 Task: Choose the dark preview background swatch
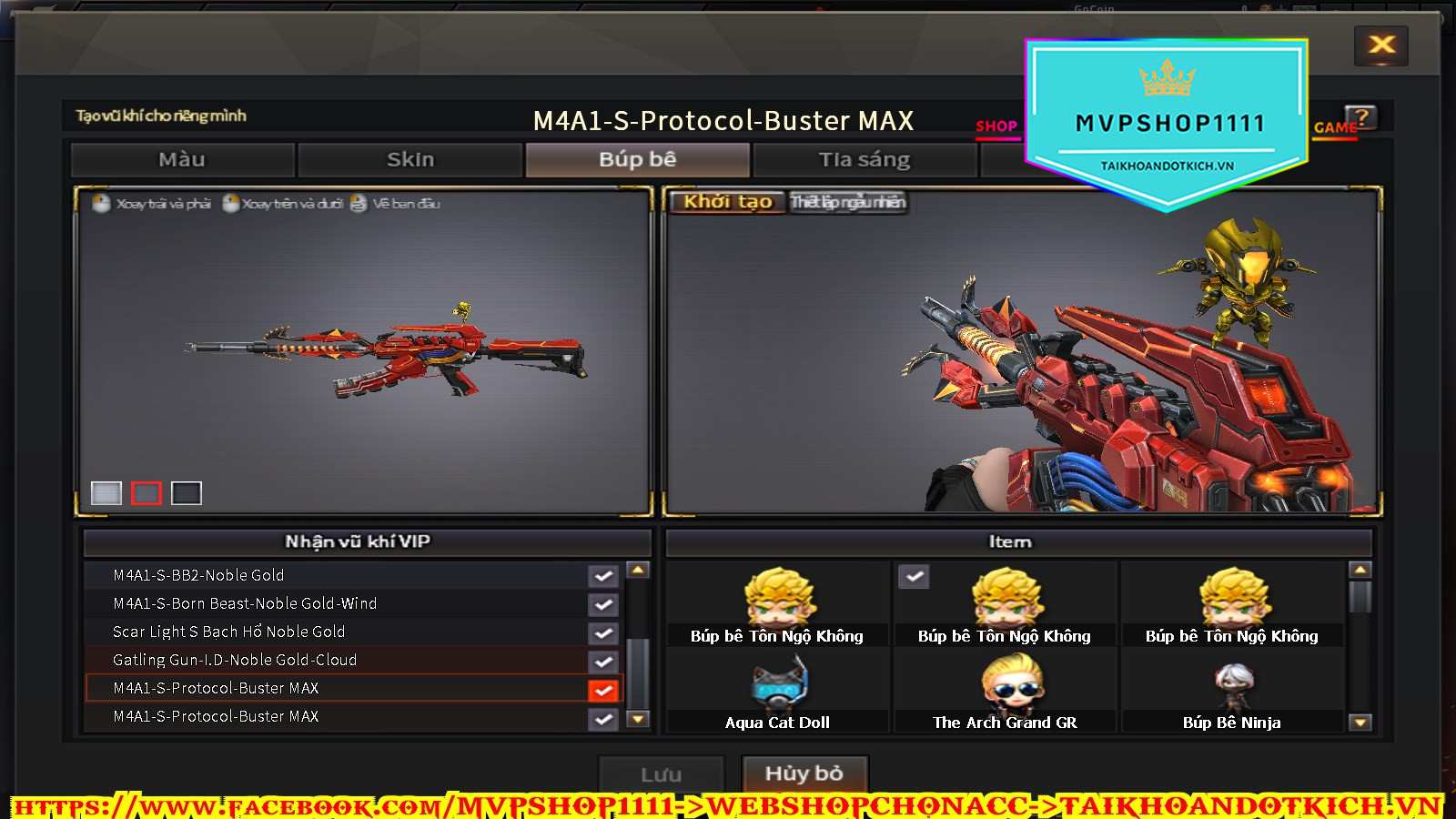[x=186, y=493]
